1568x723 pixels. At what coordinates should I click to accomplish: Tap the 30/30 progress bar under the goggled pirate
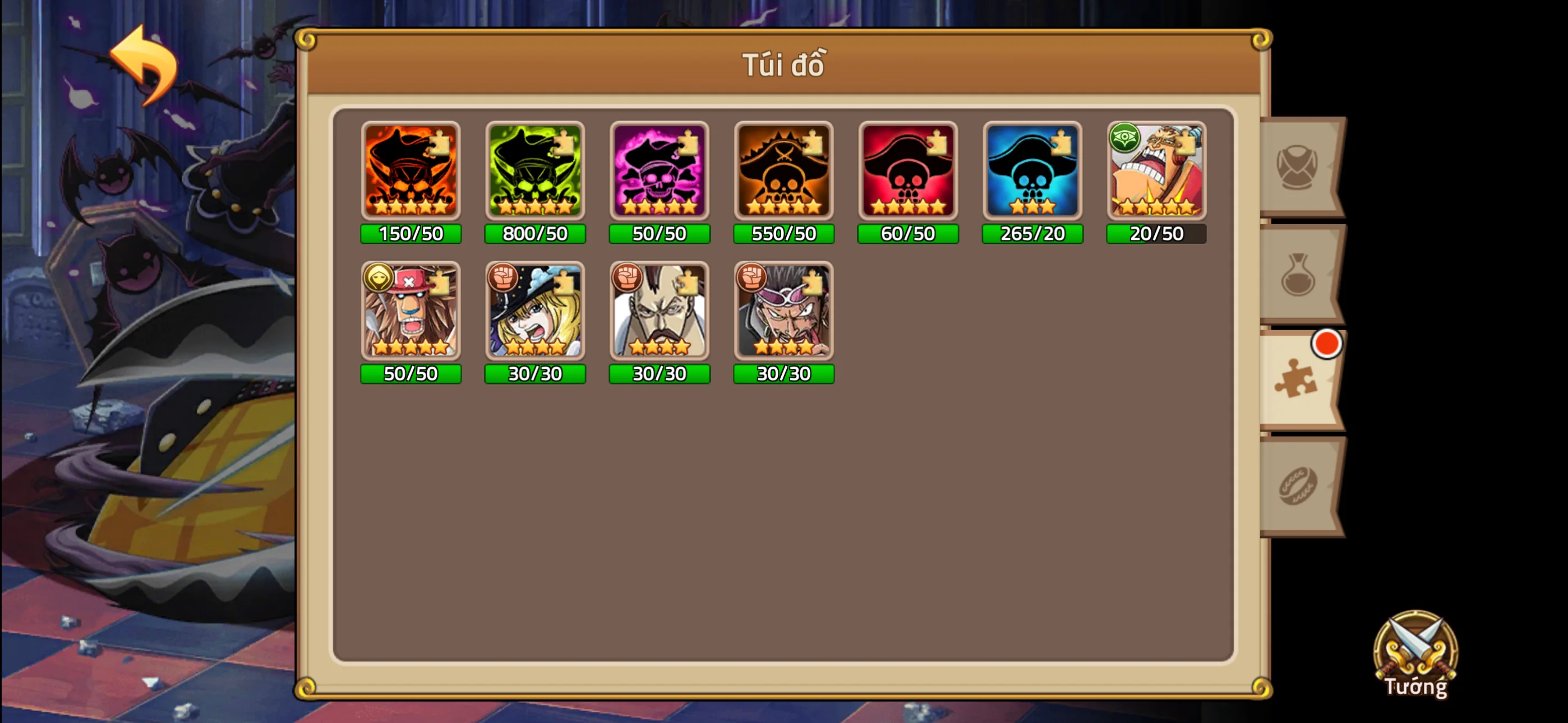(783, 374)
